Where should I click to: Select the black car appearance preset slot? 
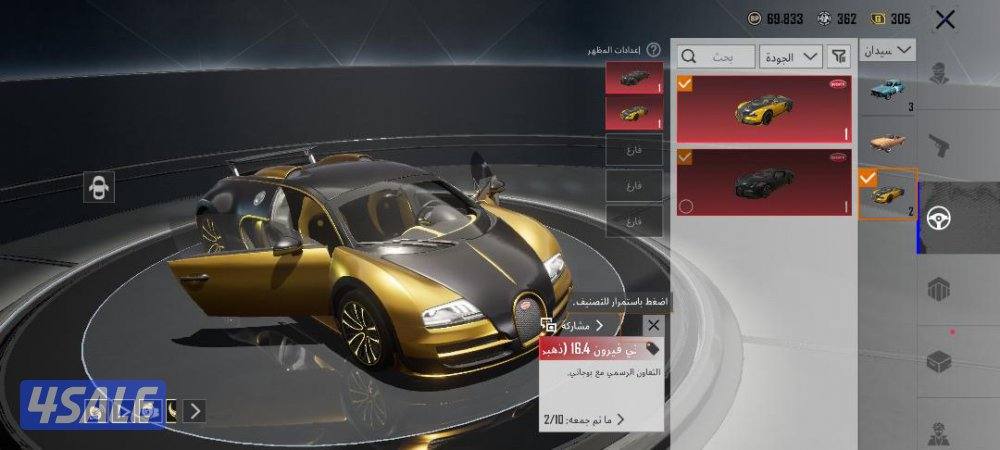click(x=634, y=77)
